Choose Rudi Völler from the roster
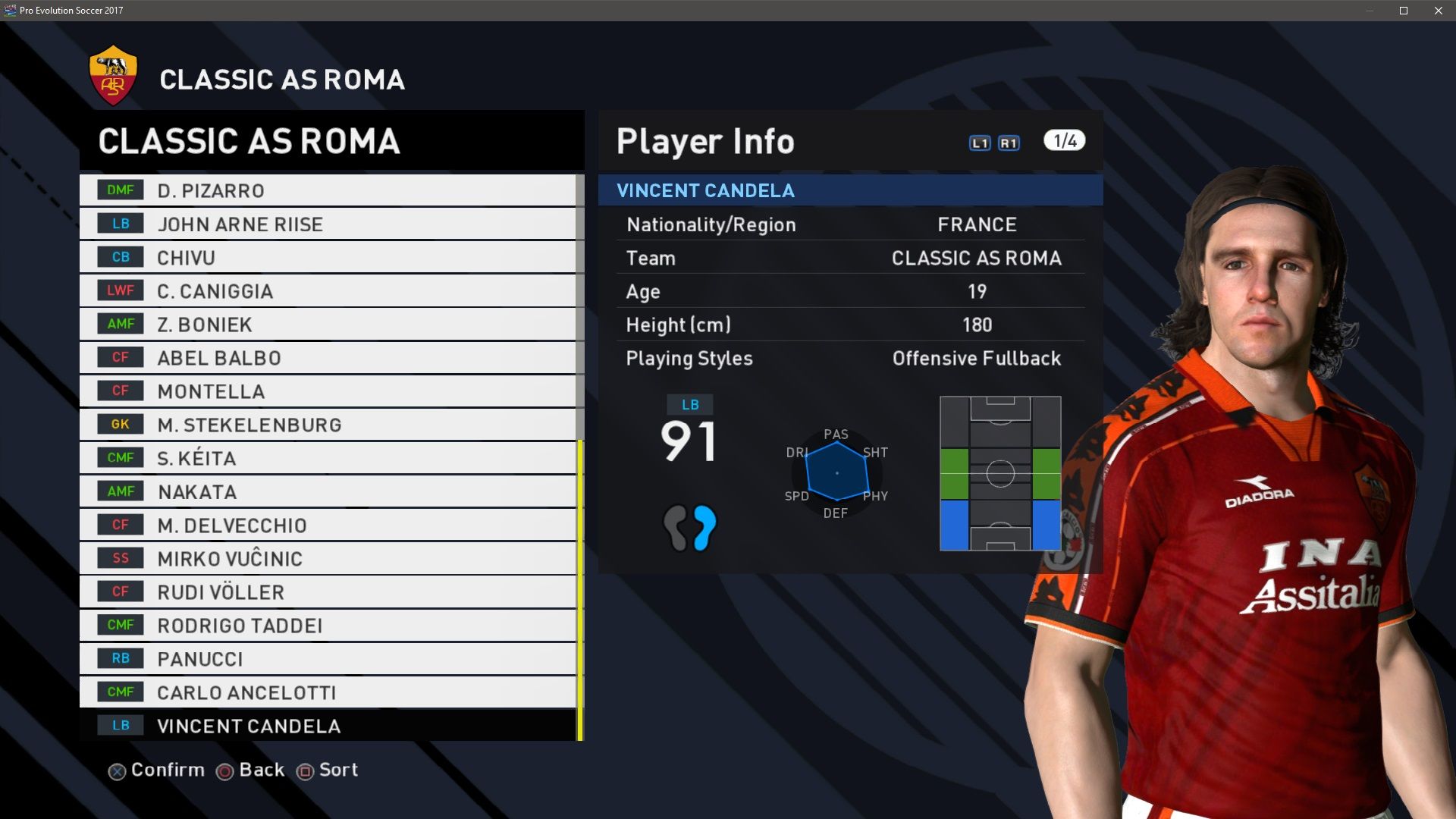Viewport: 1456px width, 819px height. pos(328,591)
